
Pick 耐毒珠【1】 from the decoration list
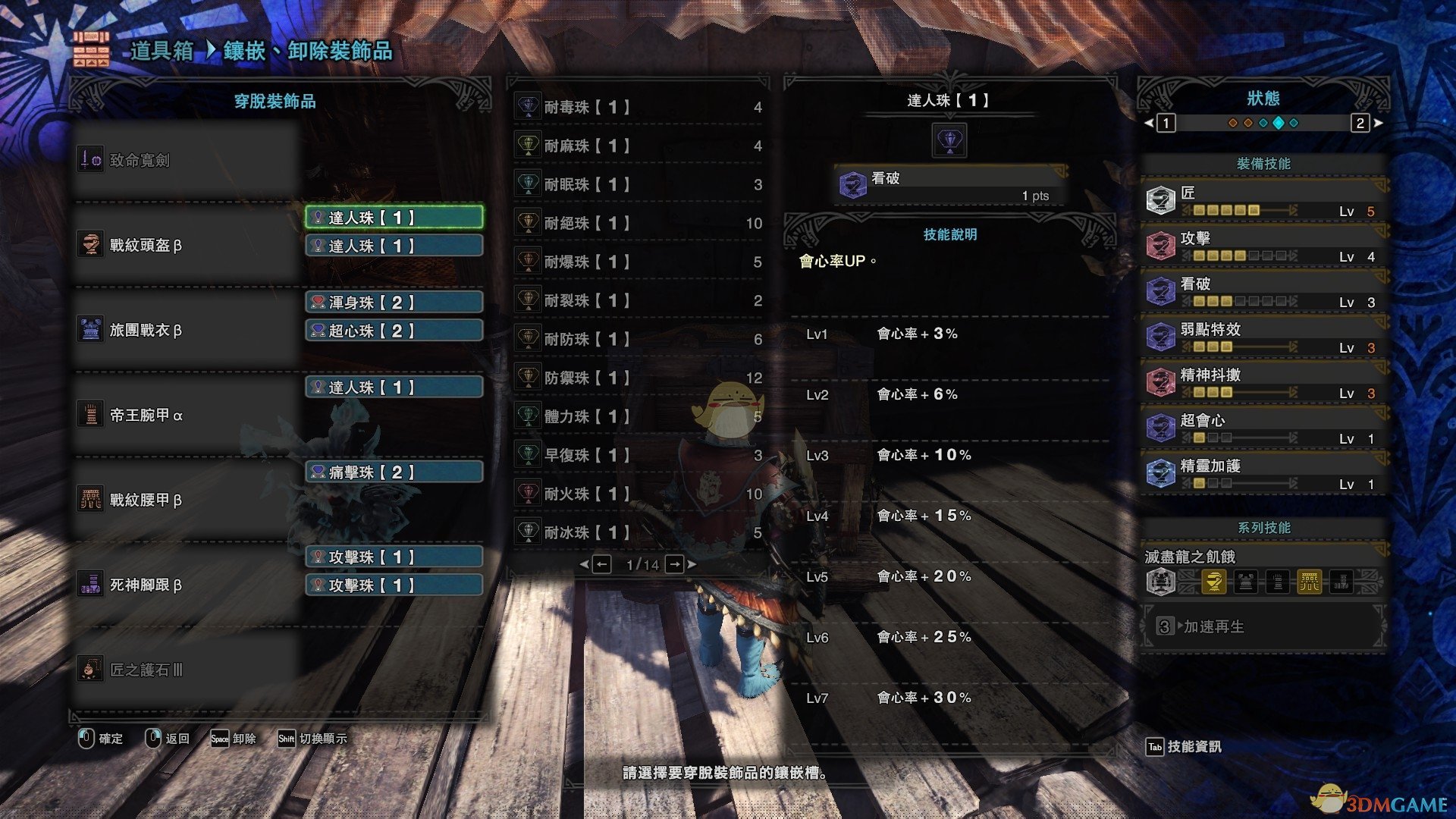coord(639,107)
